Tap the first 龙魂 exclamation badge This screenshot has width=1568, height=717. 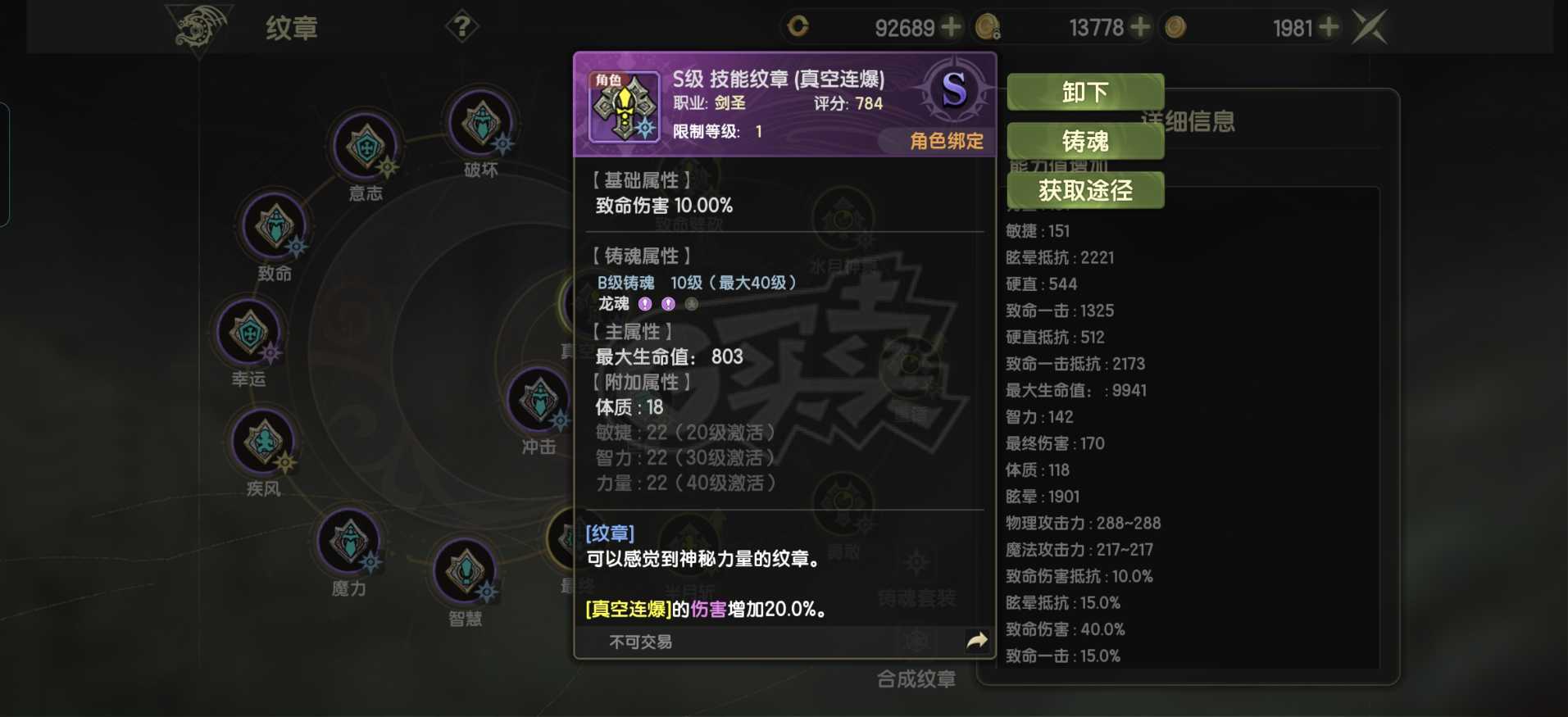click(x=644, y=304)
